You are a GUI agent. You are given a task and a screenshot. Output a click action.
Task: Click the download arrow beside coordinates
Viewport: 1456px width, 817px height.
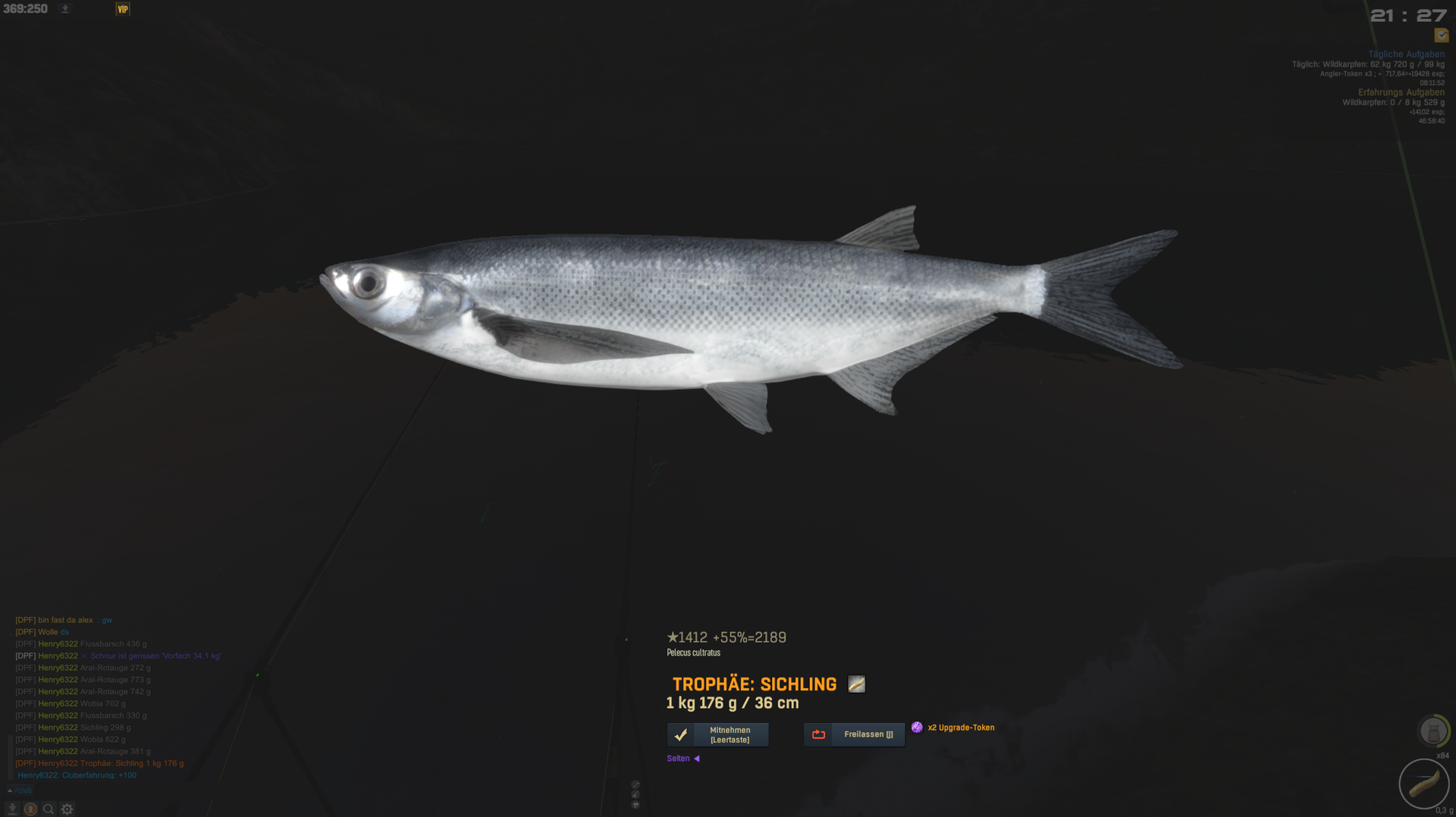point(65,9)
